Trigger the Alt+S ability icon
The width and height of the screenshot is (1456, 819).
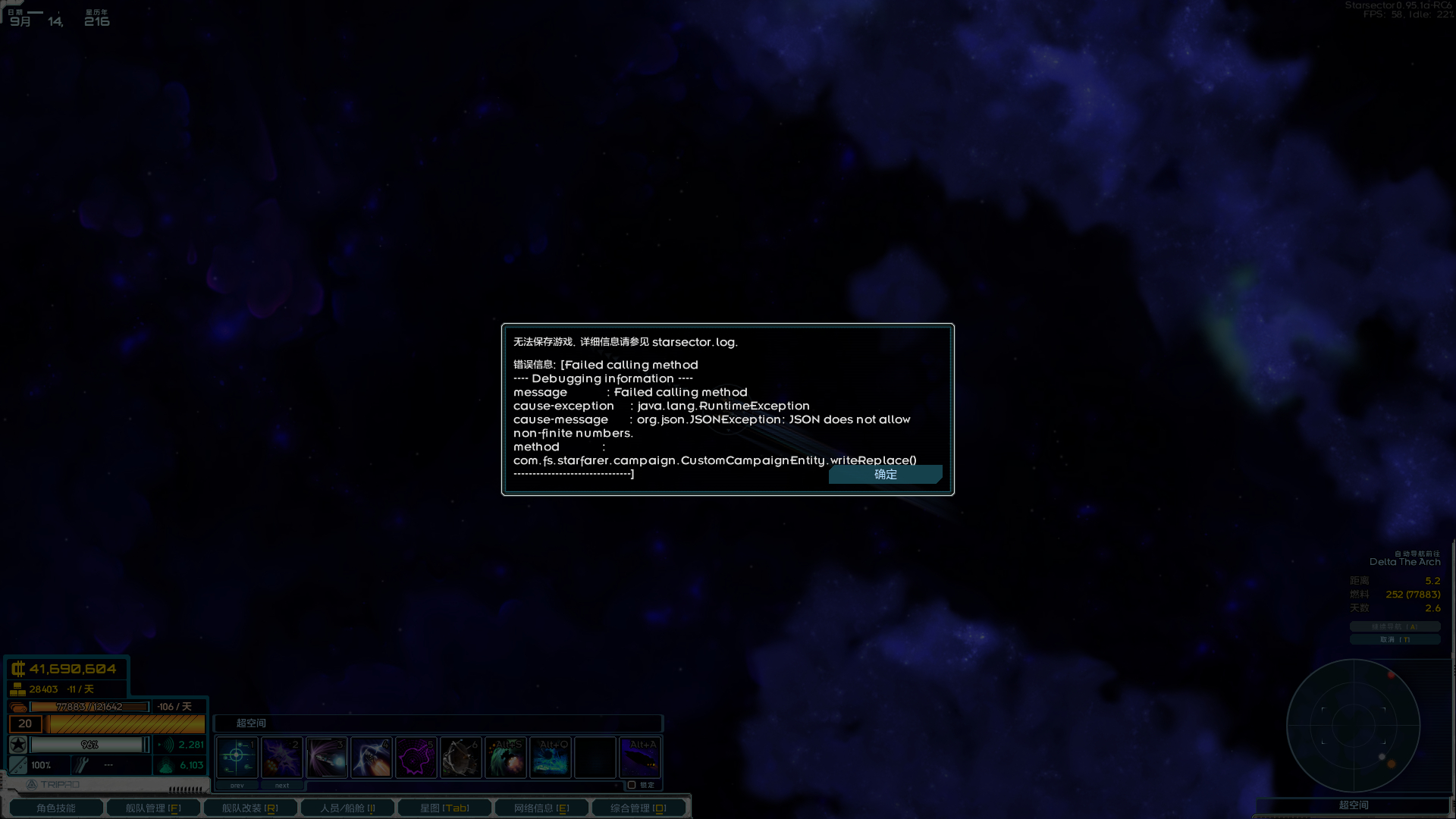coord(506,757)
